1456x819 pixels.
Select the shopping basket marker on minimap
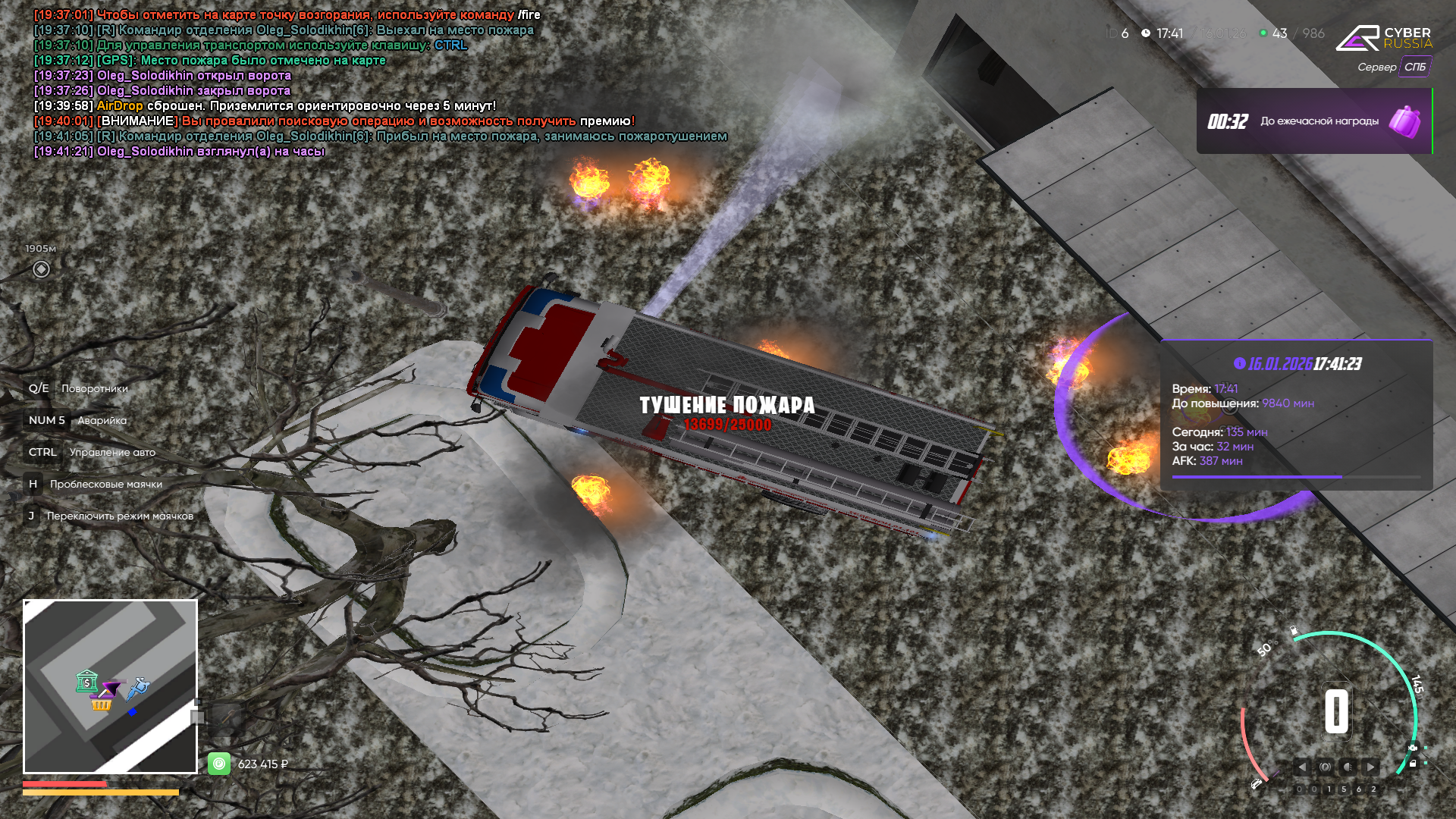point(101,704)
